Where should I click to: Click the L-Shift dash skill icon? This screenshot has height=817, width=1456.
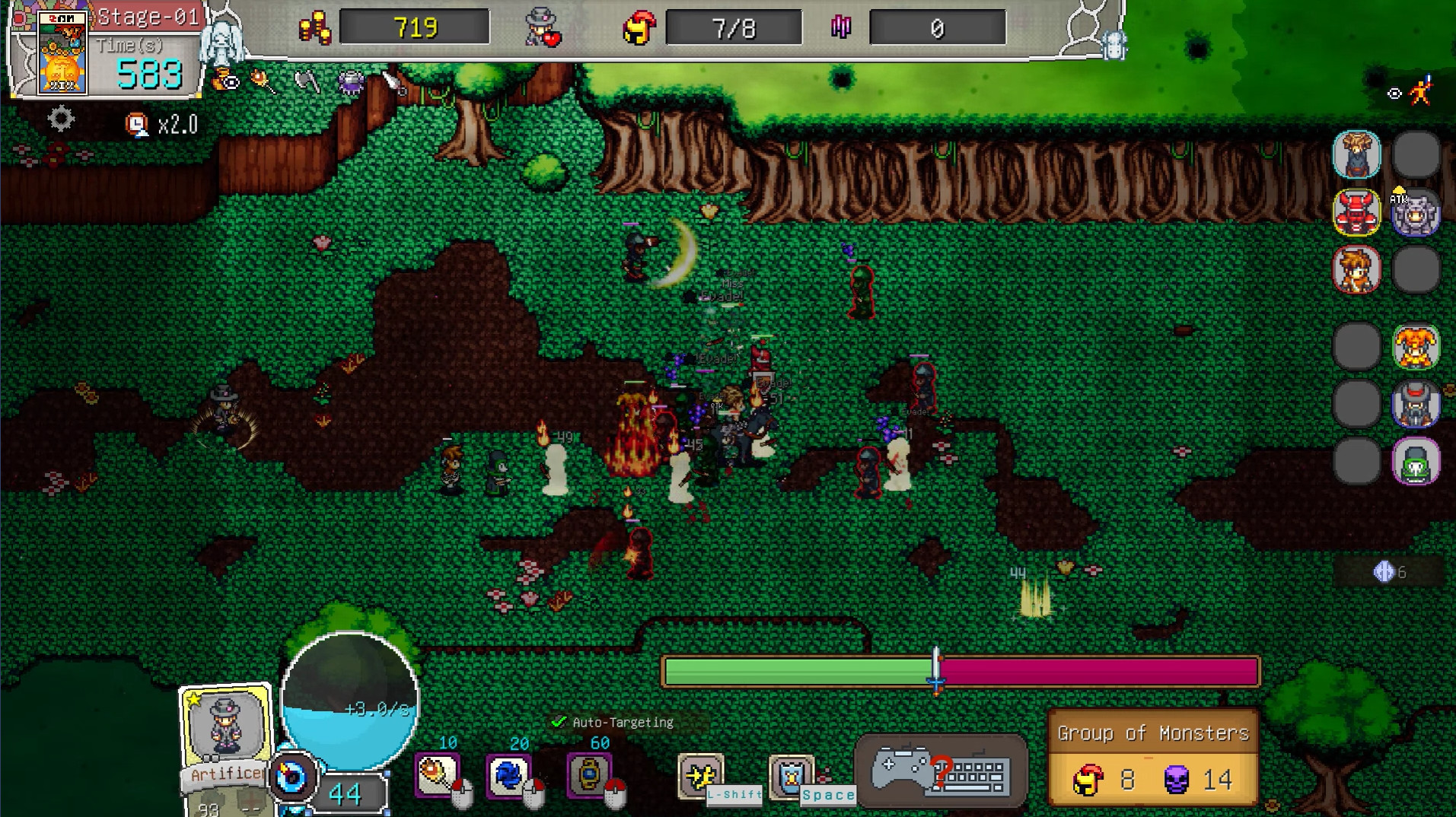(x=703, y=774)
